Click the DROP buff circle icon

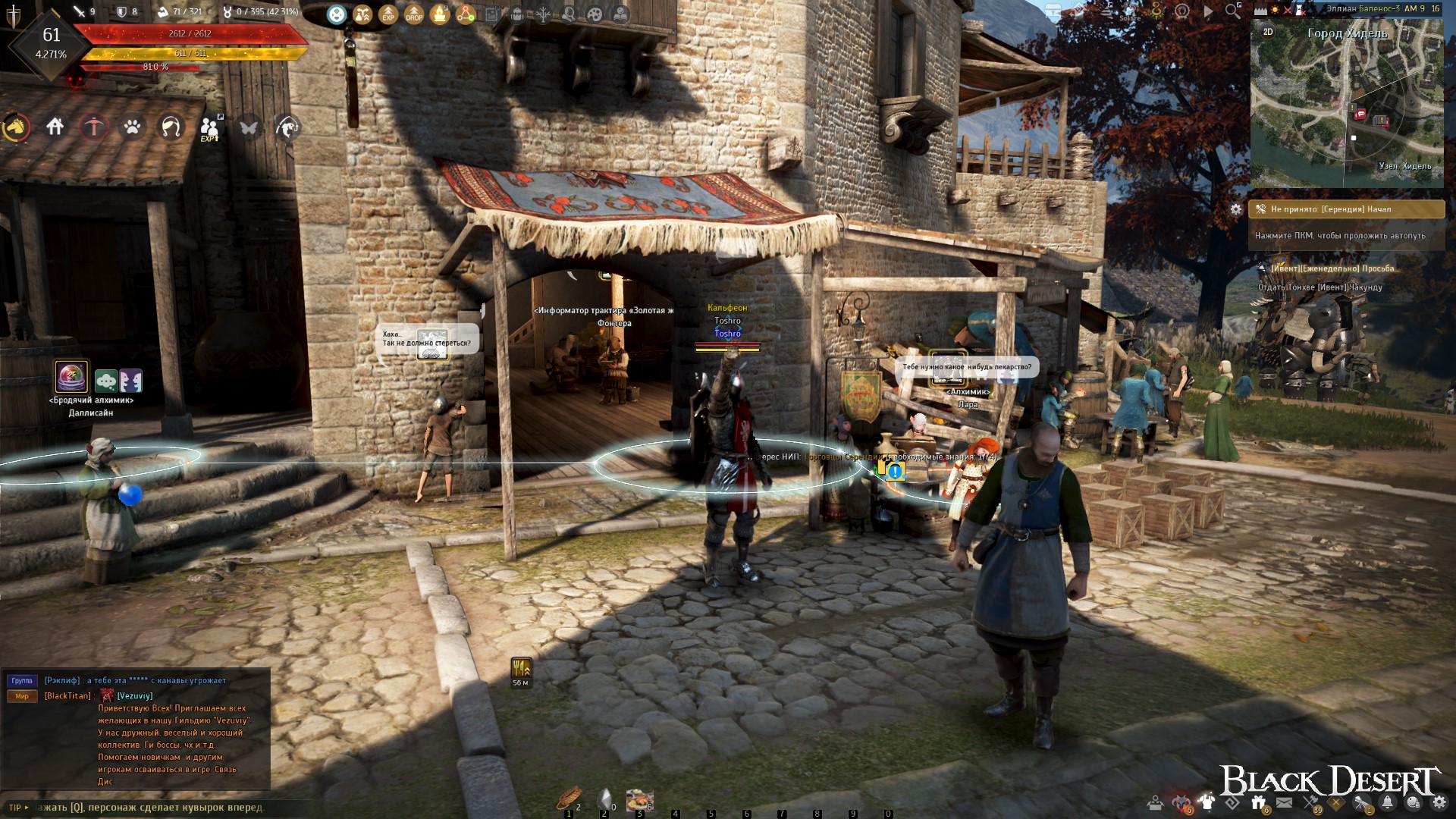click(414, 14)
